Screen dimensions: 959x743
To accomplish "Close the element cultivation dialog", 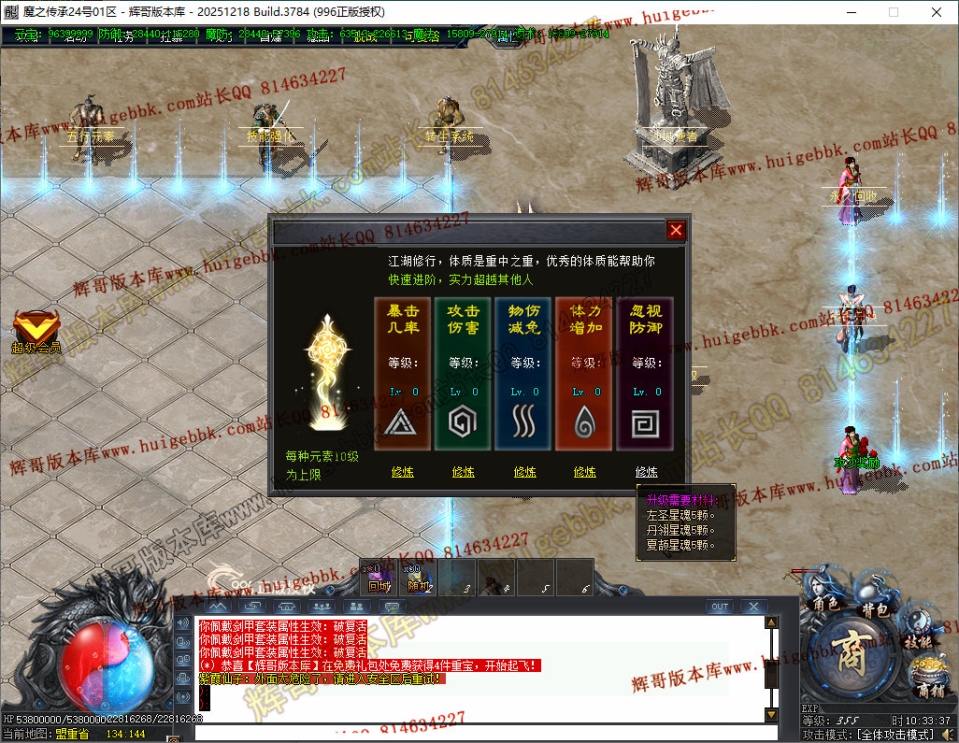I will pos(676,230).
